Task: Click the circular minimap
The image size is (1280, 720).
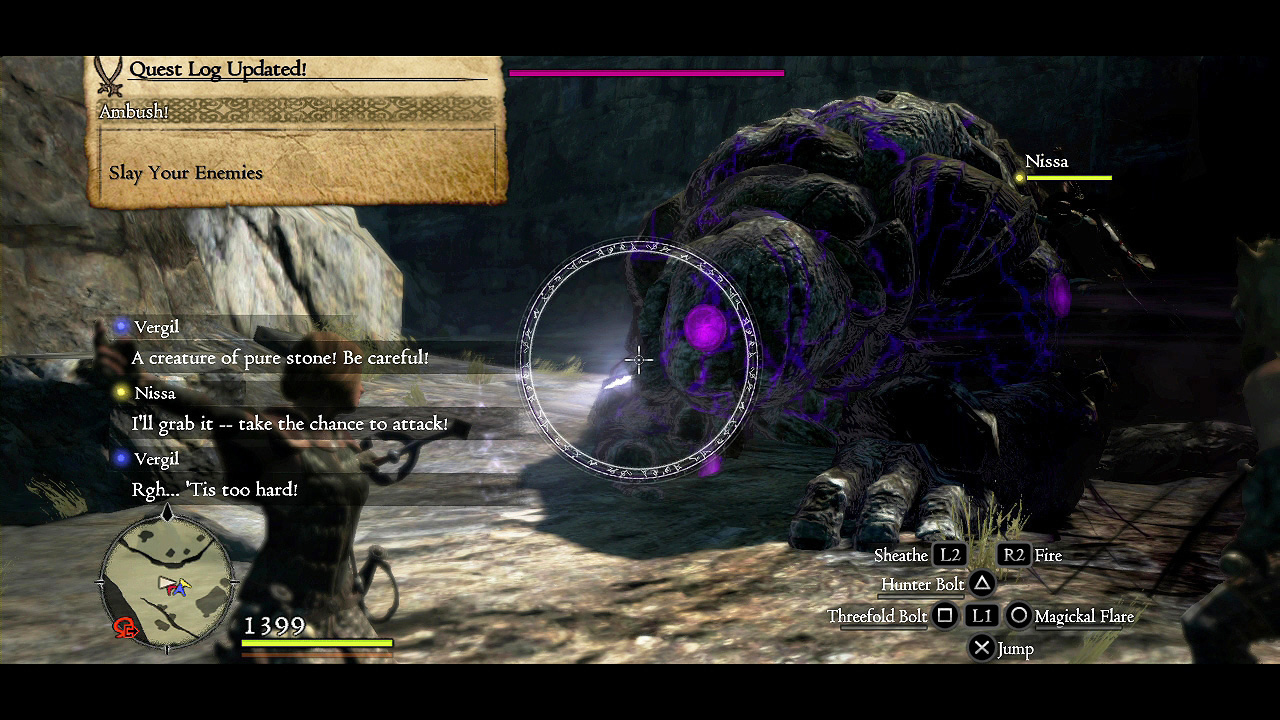Action: pyautogui.click(x=168, y=580)
